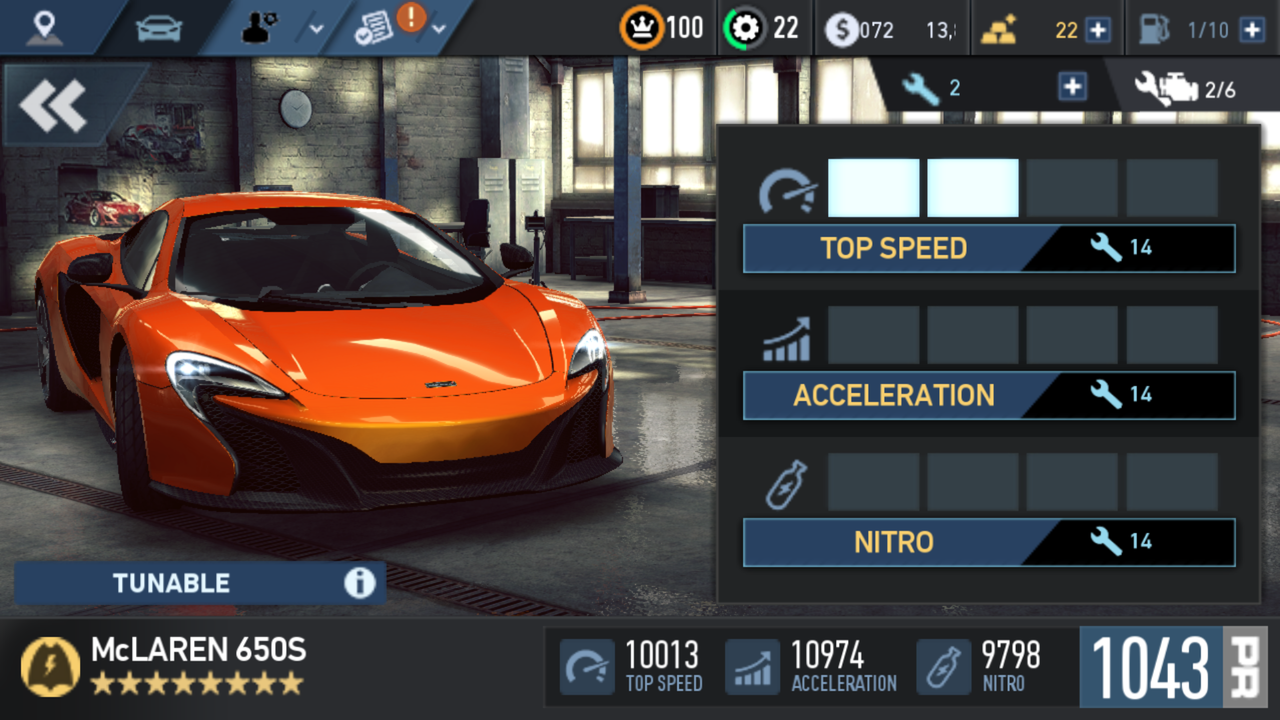Screen dimensions: 1280x720
Task: Show info about Tunable status
Action: coord(359,583)
